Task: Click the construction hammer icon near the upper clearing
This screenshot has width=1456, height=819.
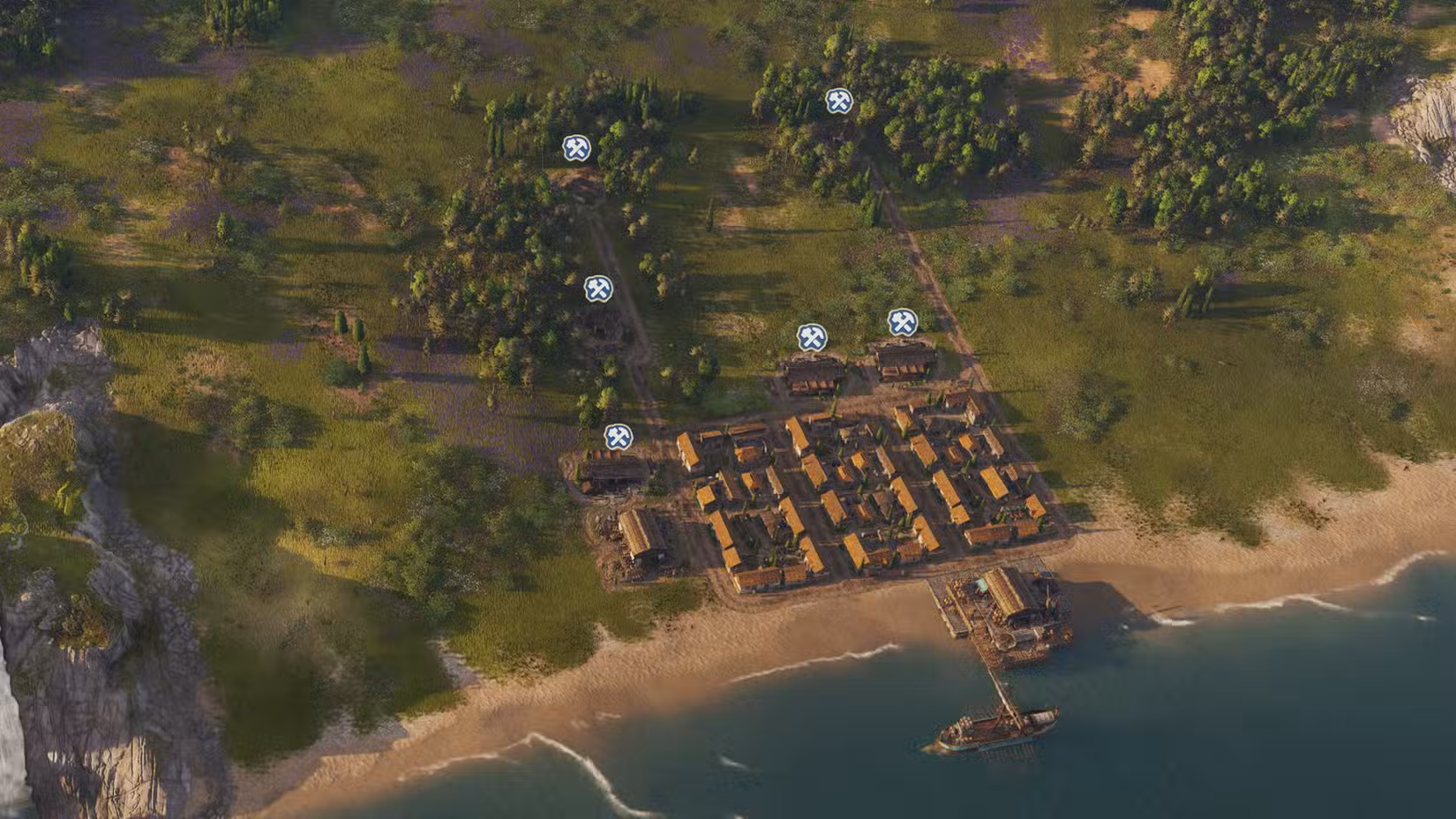Action: pos(576,148)
